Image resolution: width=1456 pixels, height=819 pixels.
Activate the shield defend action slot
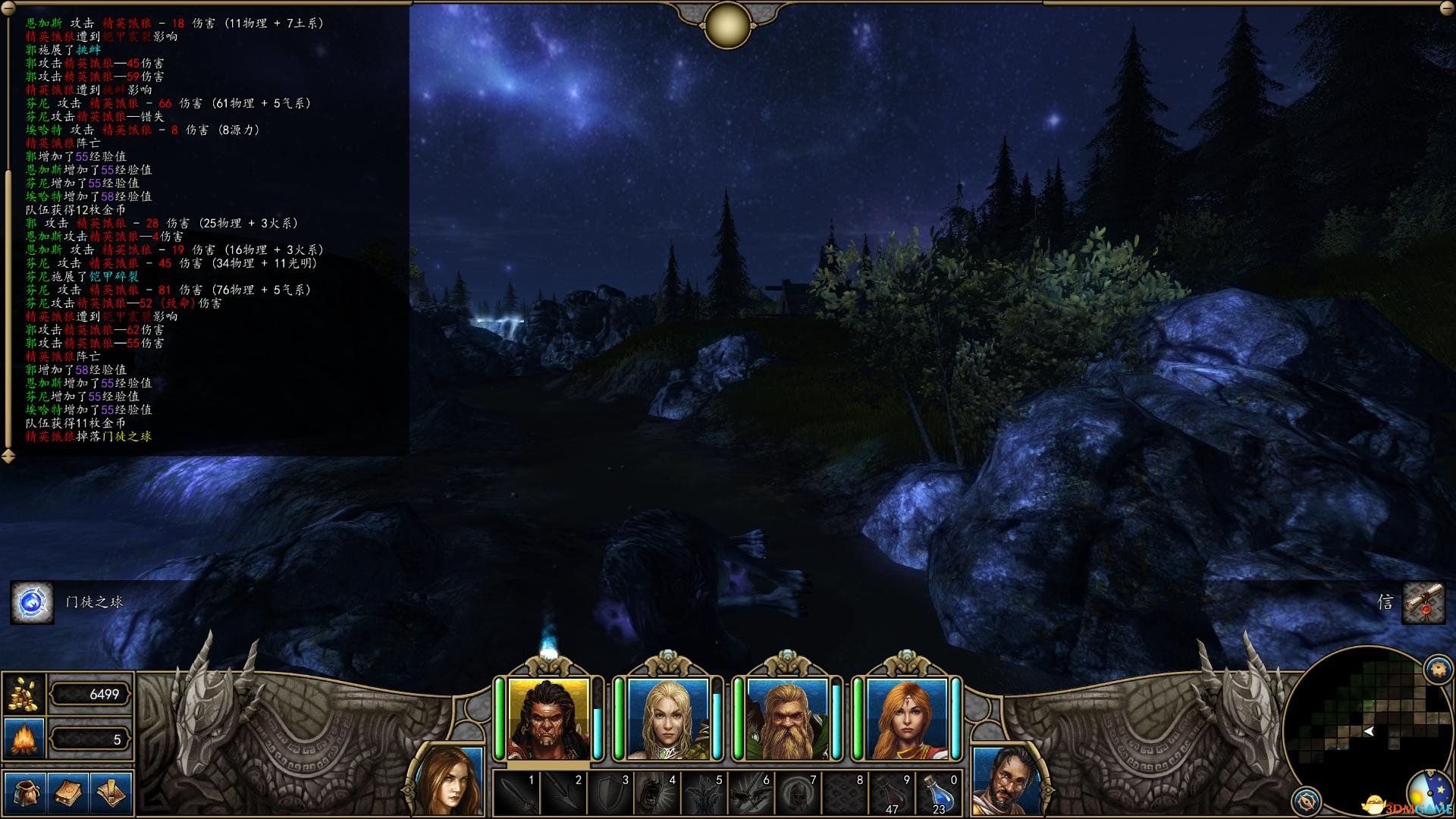610,793
